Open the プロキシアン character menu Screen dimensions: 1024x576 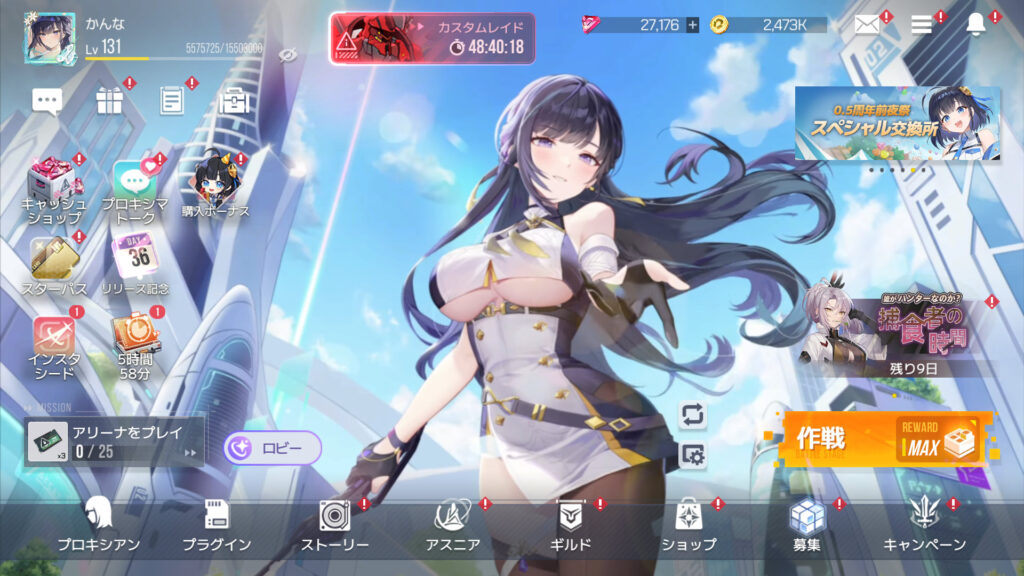(x=98, y=524)
